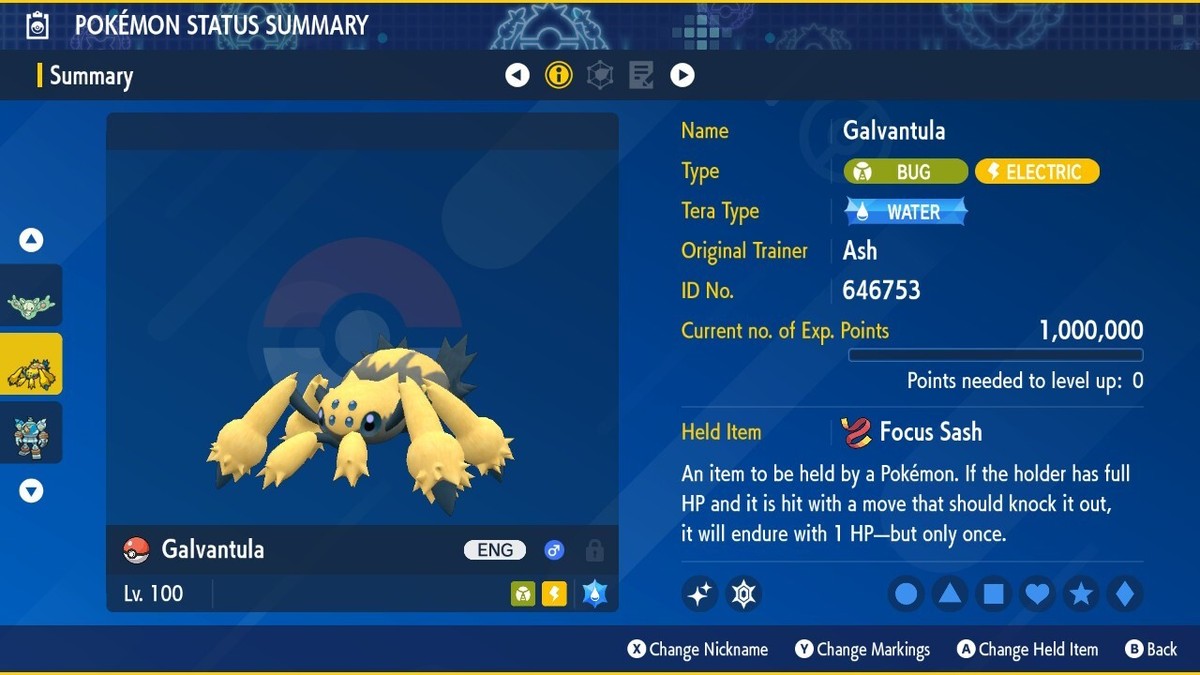This screenshot has width=1200, height=675.
Task: Toggle the diamond marking
Action: click(1124, 594)
